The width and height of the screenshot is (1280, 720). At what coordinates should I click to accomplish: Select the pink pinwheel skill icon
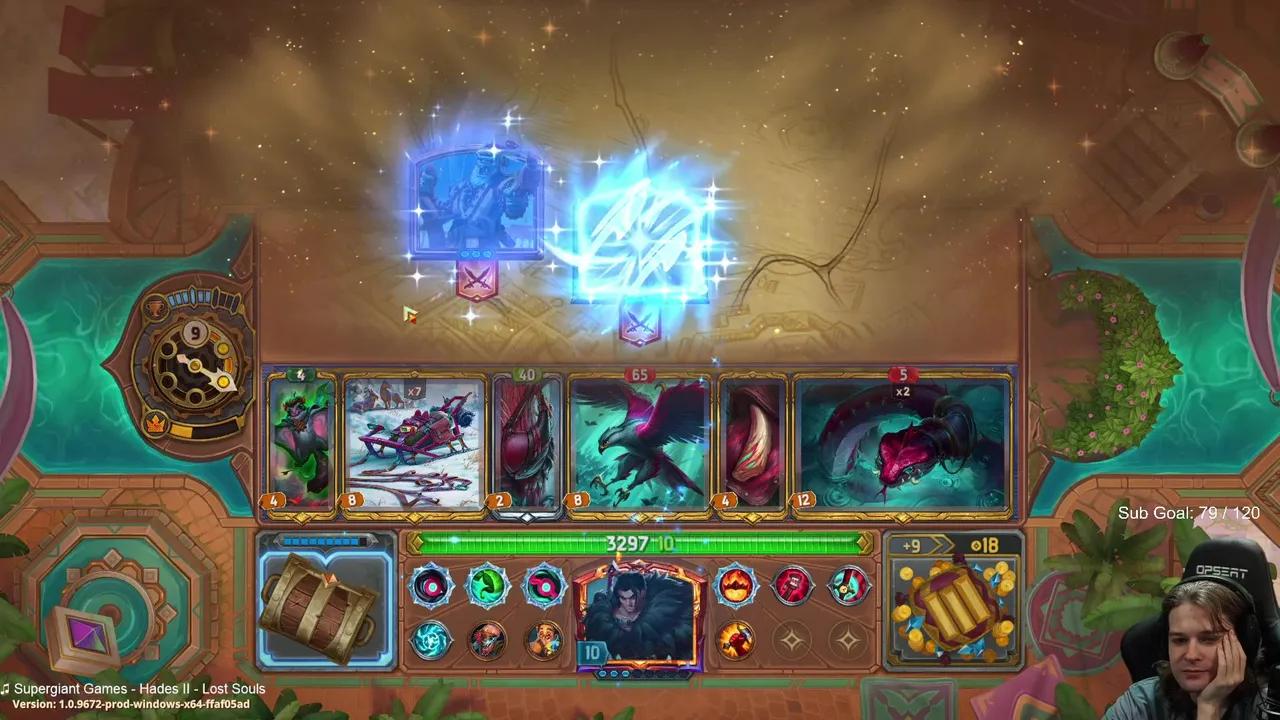click(x=543, y=588)
